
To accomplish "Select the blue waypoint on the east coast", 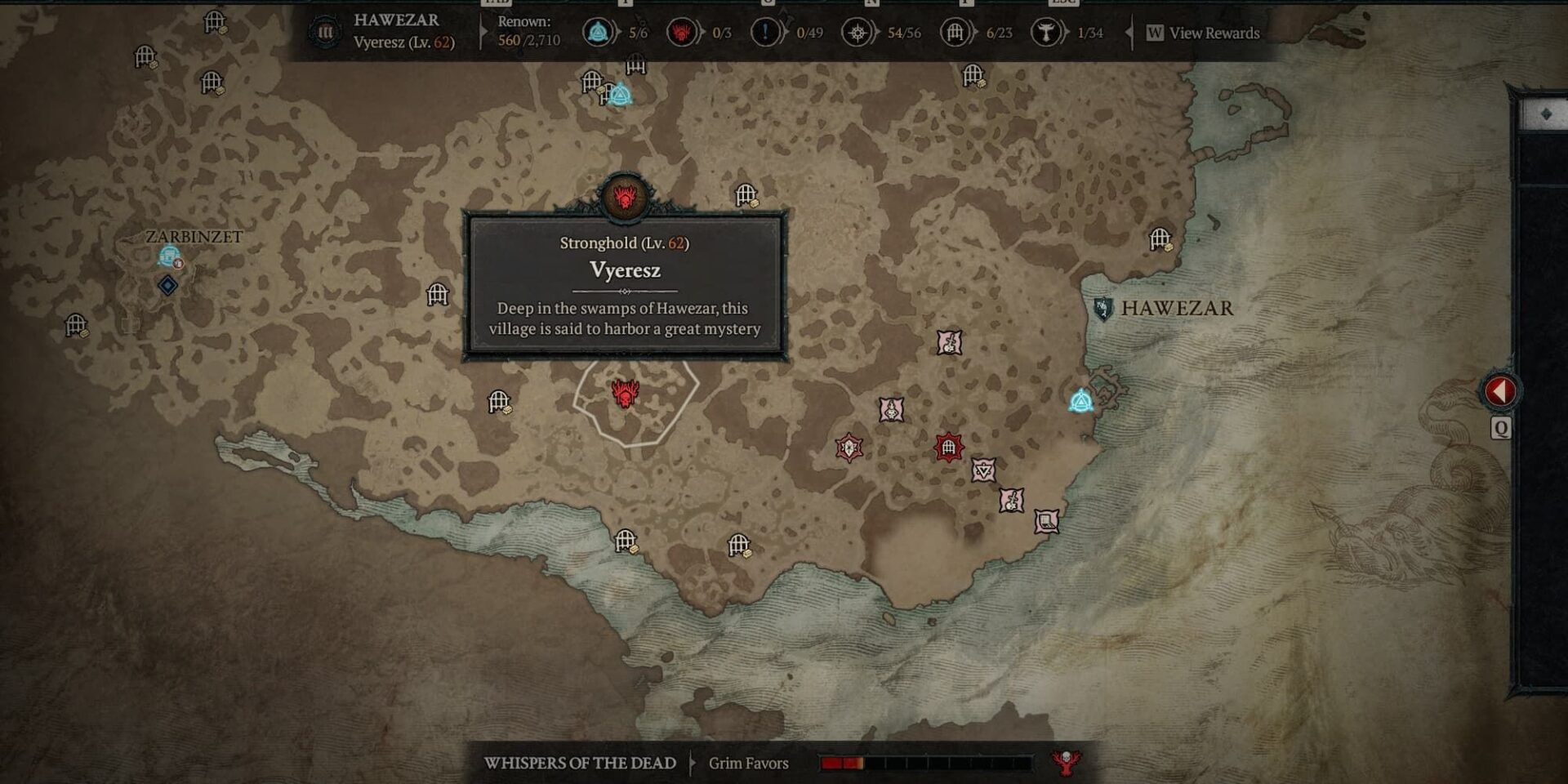I will 1081,401.
